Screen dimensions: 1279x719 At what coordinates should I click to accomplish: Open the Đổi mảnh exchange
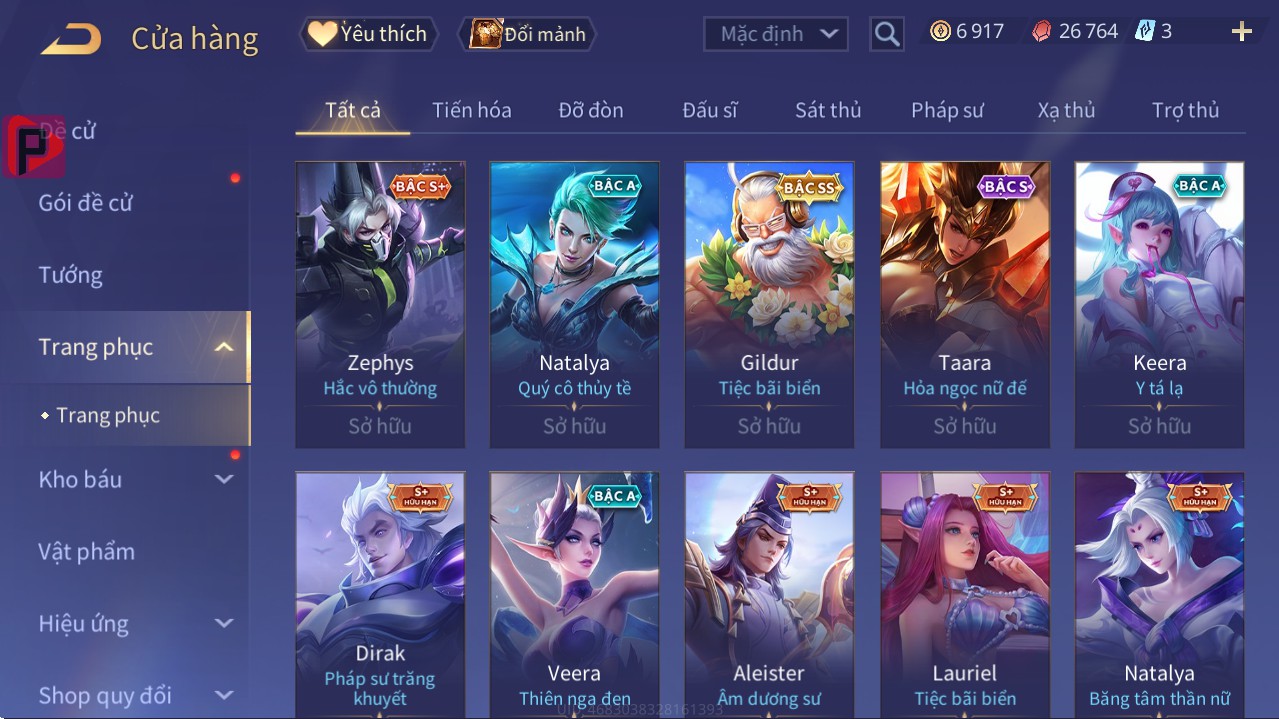point(528,34)
